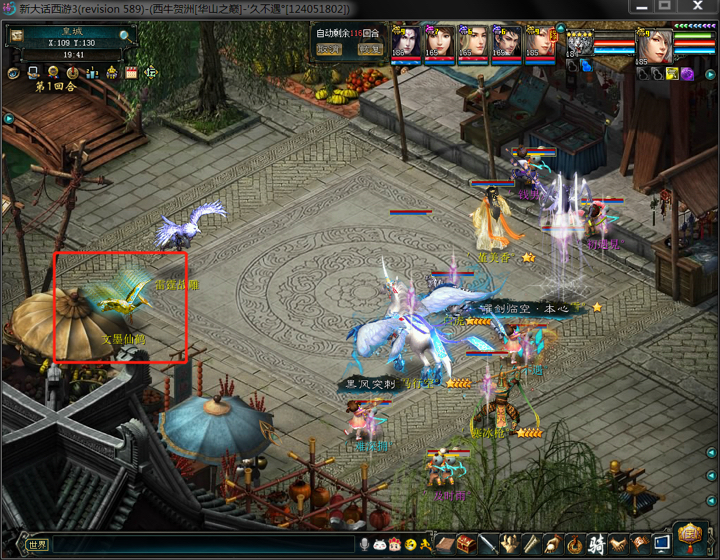
Task: Click the microphone icon beside the chat bar
Action: point(365,544)
